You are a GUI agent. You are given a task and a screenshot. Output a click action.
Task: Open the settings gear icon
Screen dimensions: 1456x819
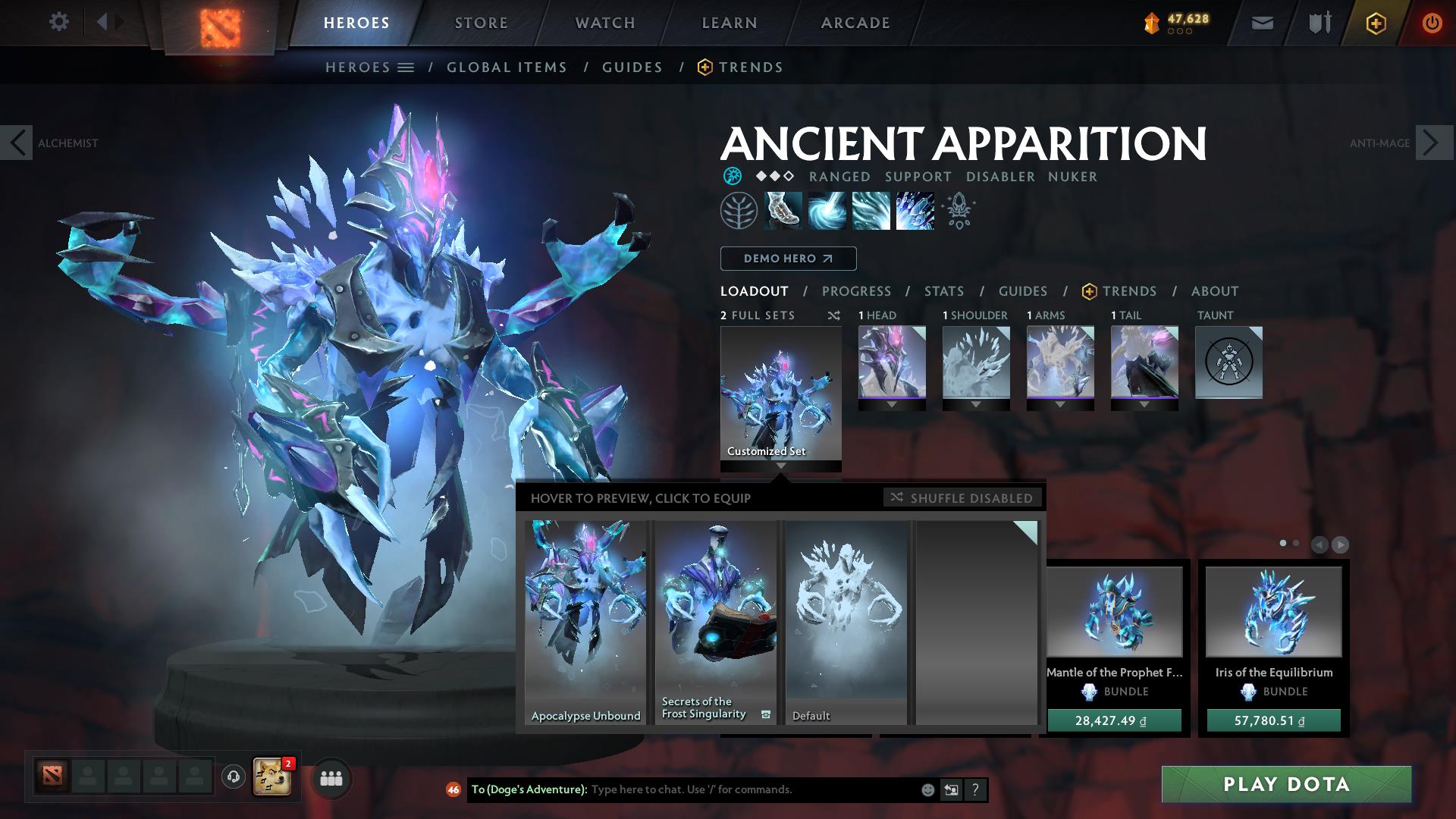point(58,22)
